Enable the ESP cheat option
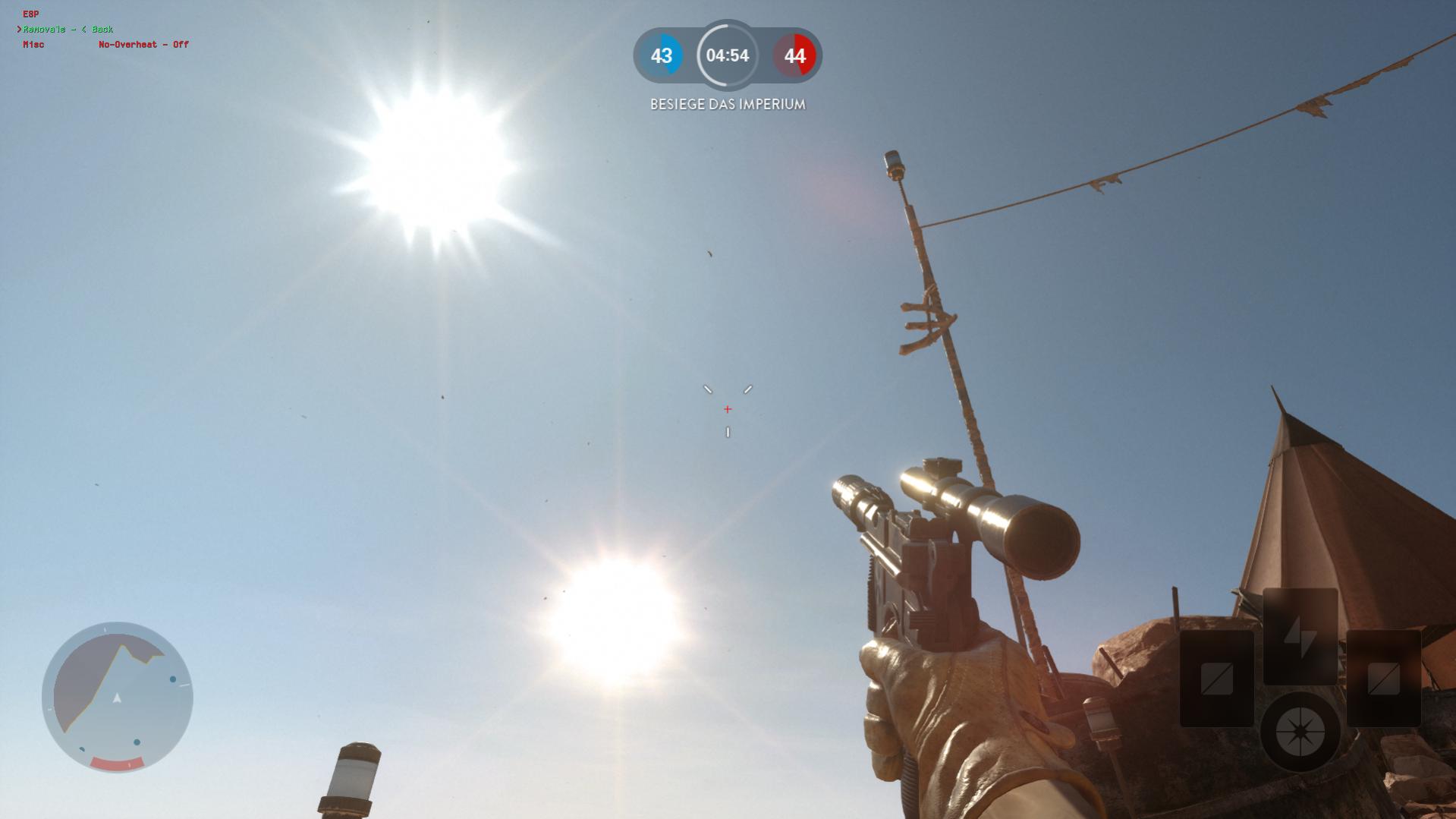The image size is (1456, 819). (x=30, y=13)
